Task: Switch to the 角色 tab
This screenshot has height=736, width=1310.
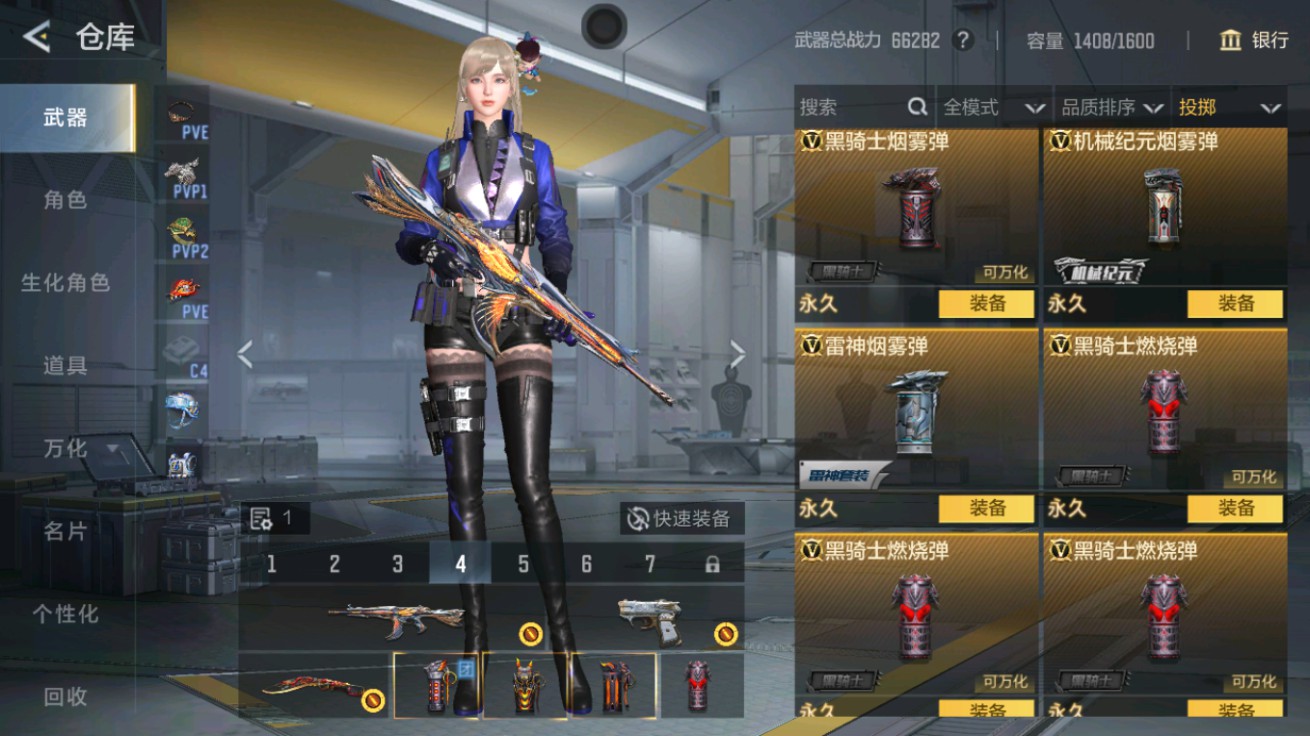Action: tap(65, 200)
